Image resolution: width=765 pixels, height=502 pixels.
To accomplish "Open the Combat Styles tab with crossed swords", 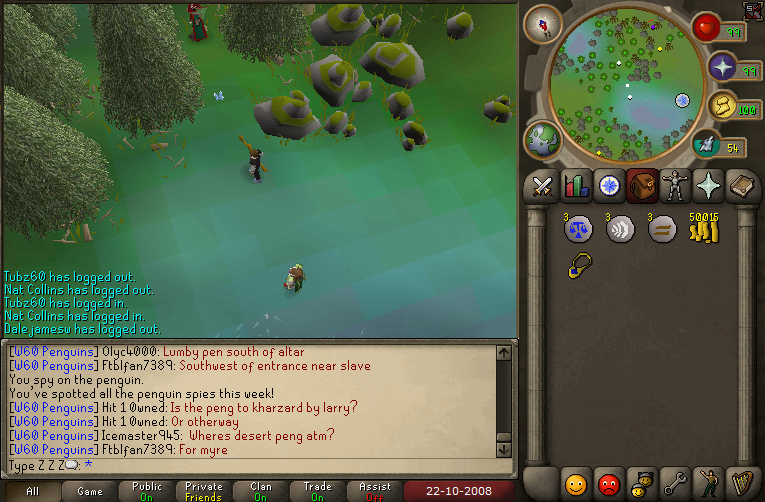I will [x=542, y=186].
